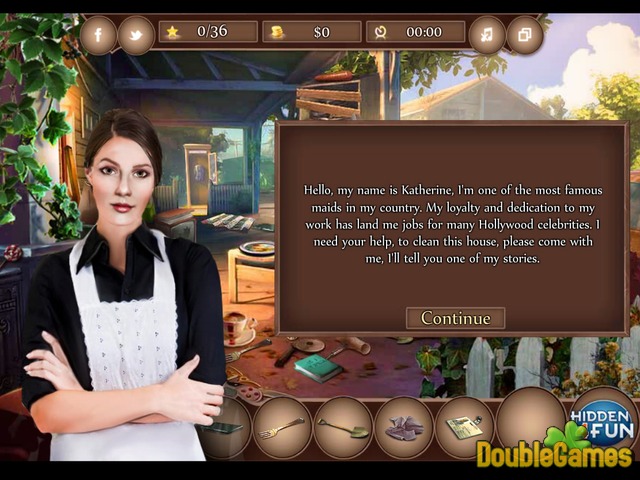Viewport: 640px width, 480px height.
Task: Toggle the music note sound button
Action: click(486, 35)
